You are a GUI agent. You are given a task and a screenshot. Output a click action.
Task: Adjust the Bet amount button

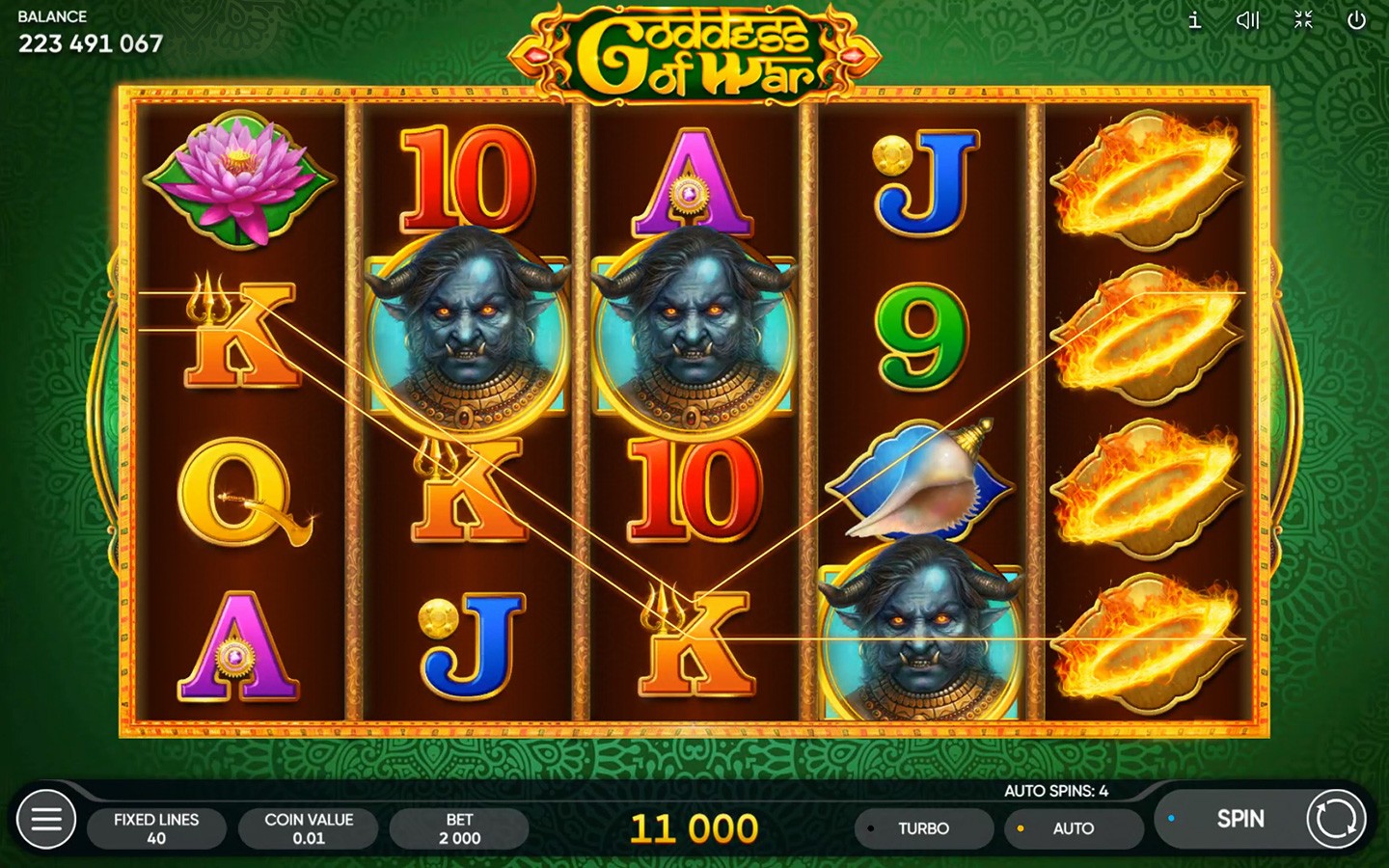[x=459, y=828]
